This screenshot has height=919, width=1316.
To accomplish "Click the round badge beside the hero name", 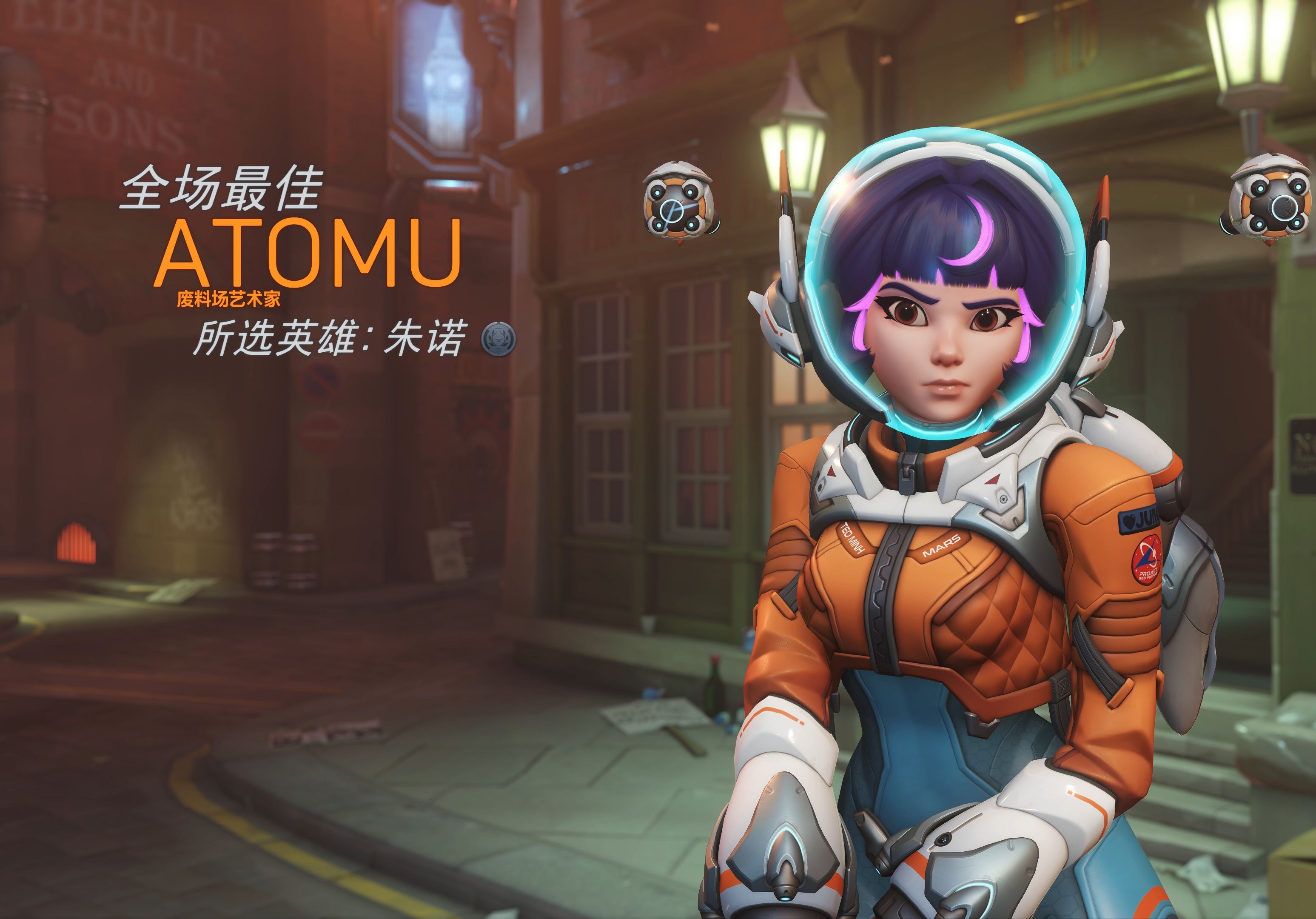I will click(498, 339).
